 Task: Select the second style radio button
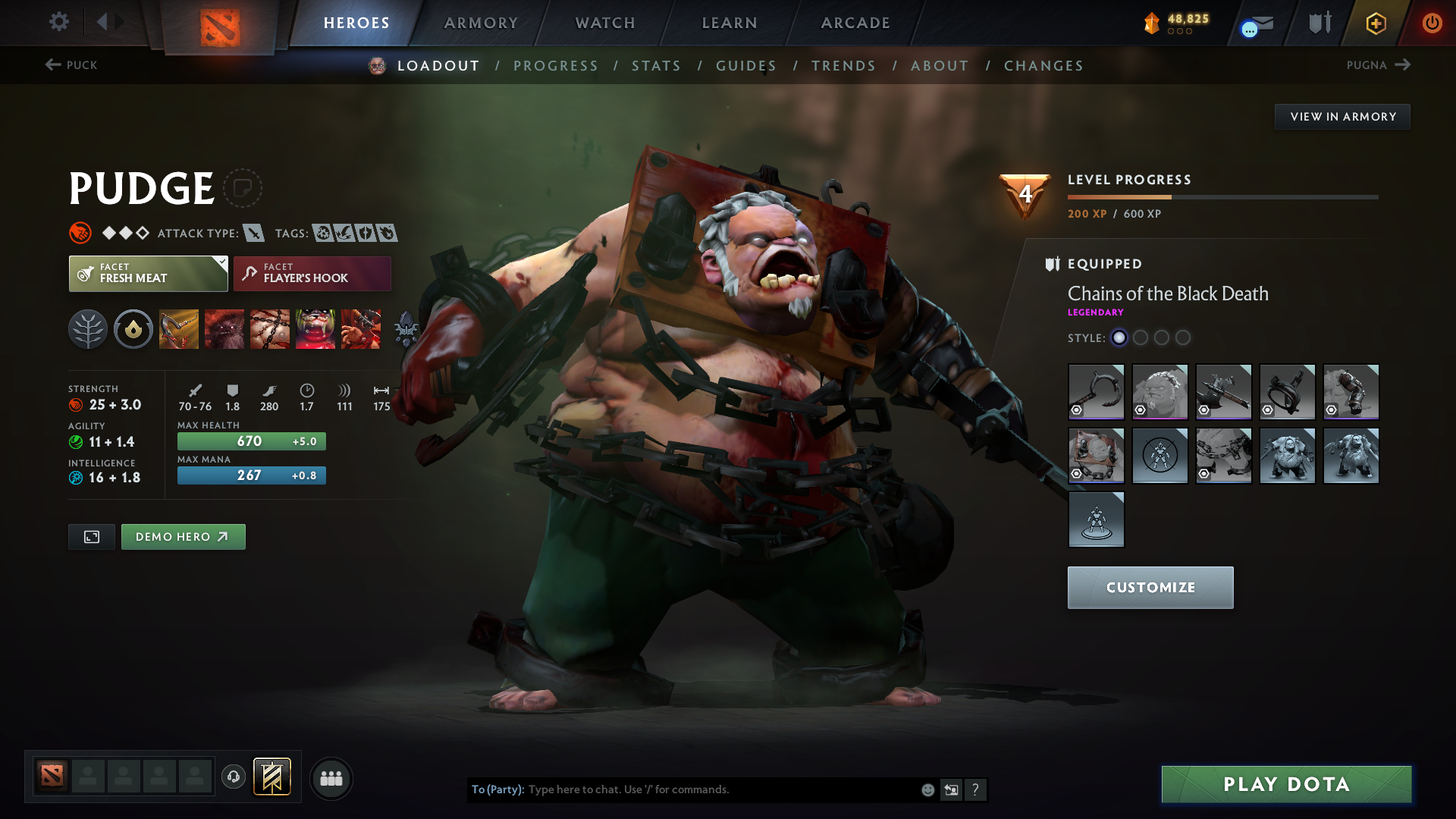[1141, 338]
